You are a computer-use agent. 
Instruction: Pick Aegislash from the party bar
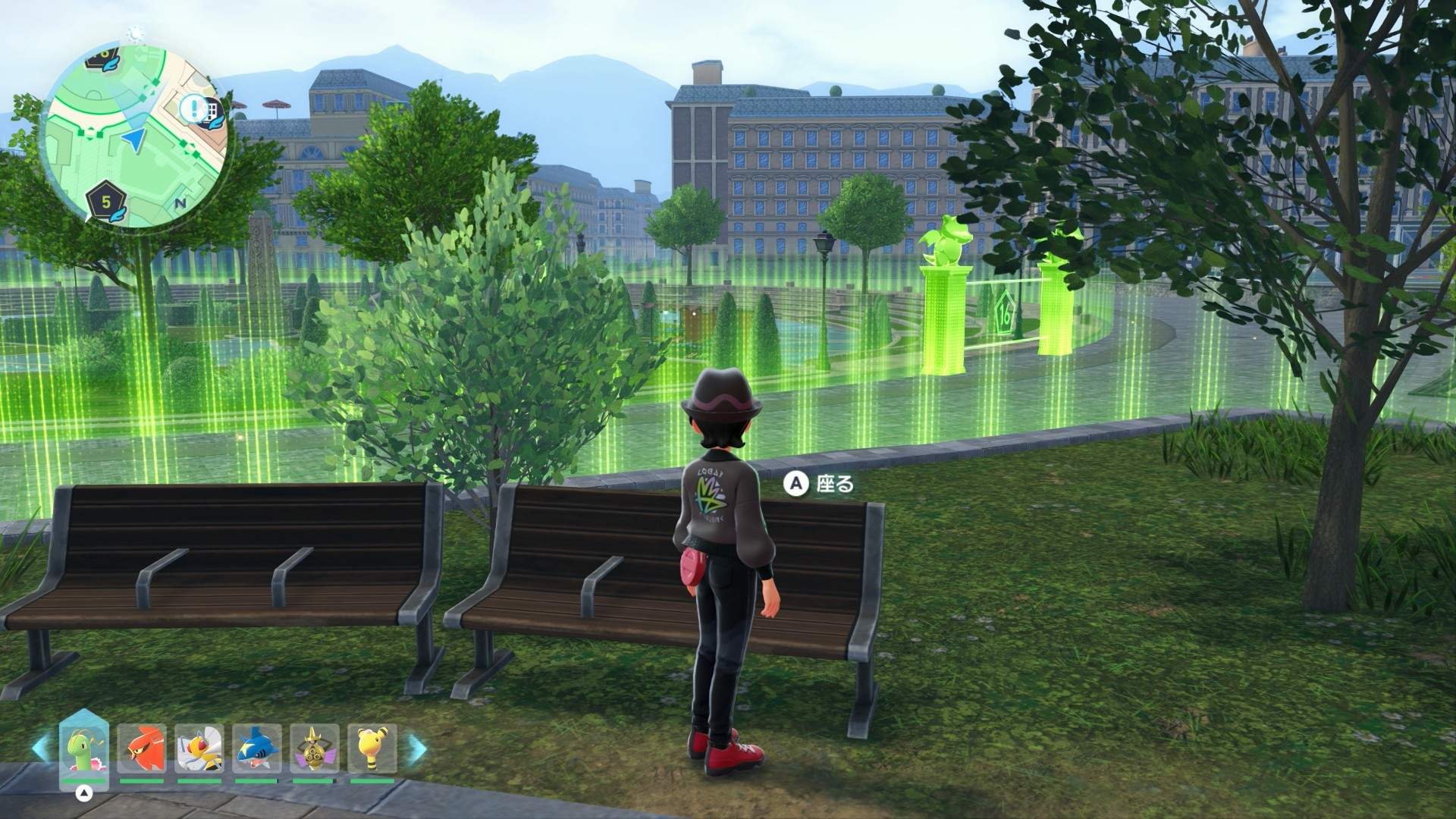(314, 749)
